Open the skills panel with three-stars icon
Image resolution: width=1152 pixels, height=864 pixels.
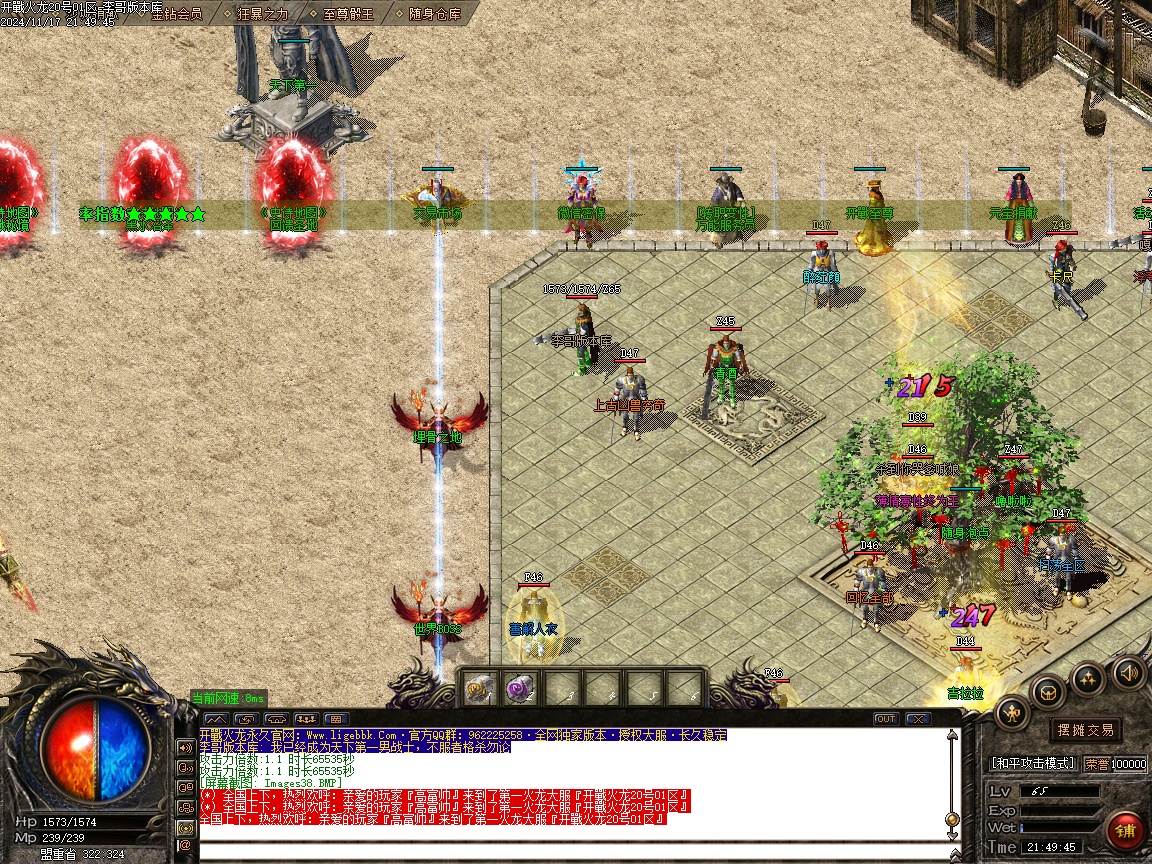coord(1088,680)
